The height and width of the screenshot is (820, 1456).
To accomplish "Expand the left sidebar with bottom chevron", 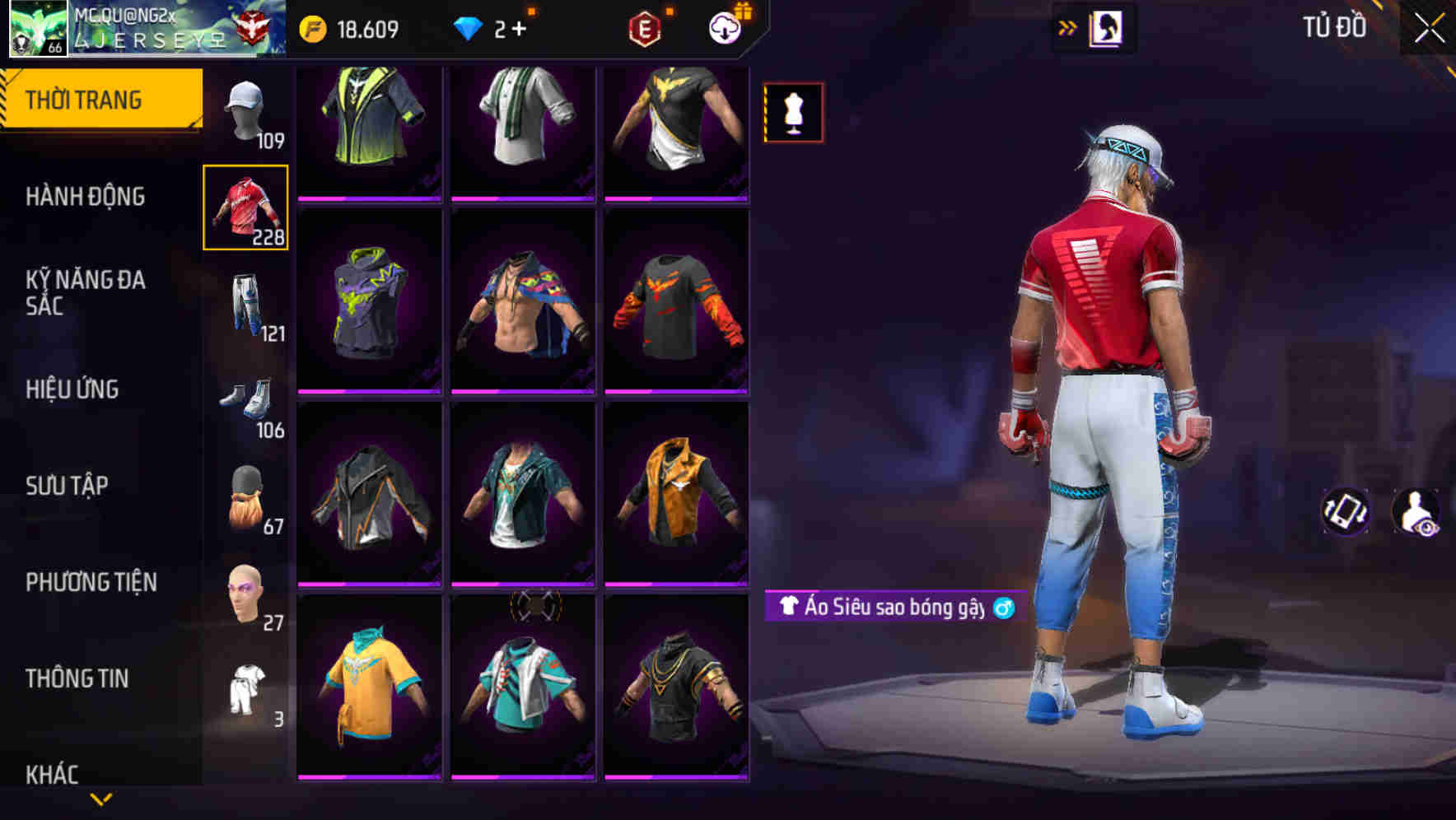I will (101, 797).
